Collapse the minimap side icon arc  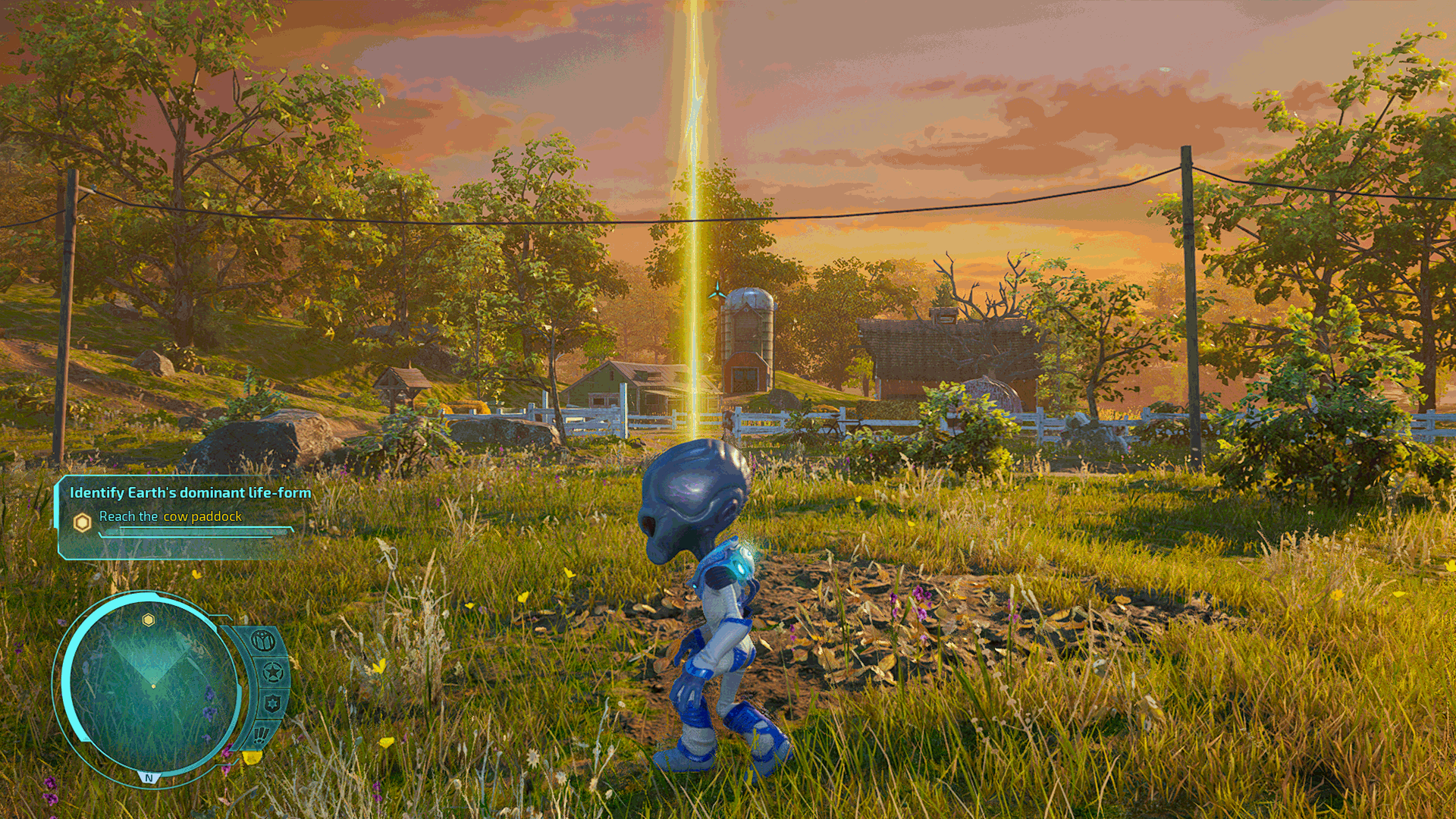pyautogui.click(x=267, y=686)
